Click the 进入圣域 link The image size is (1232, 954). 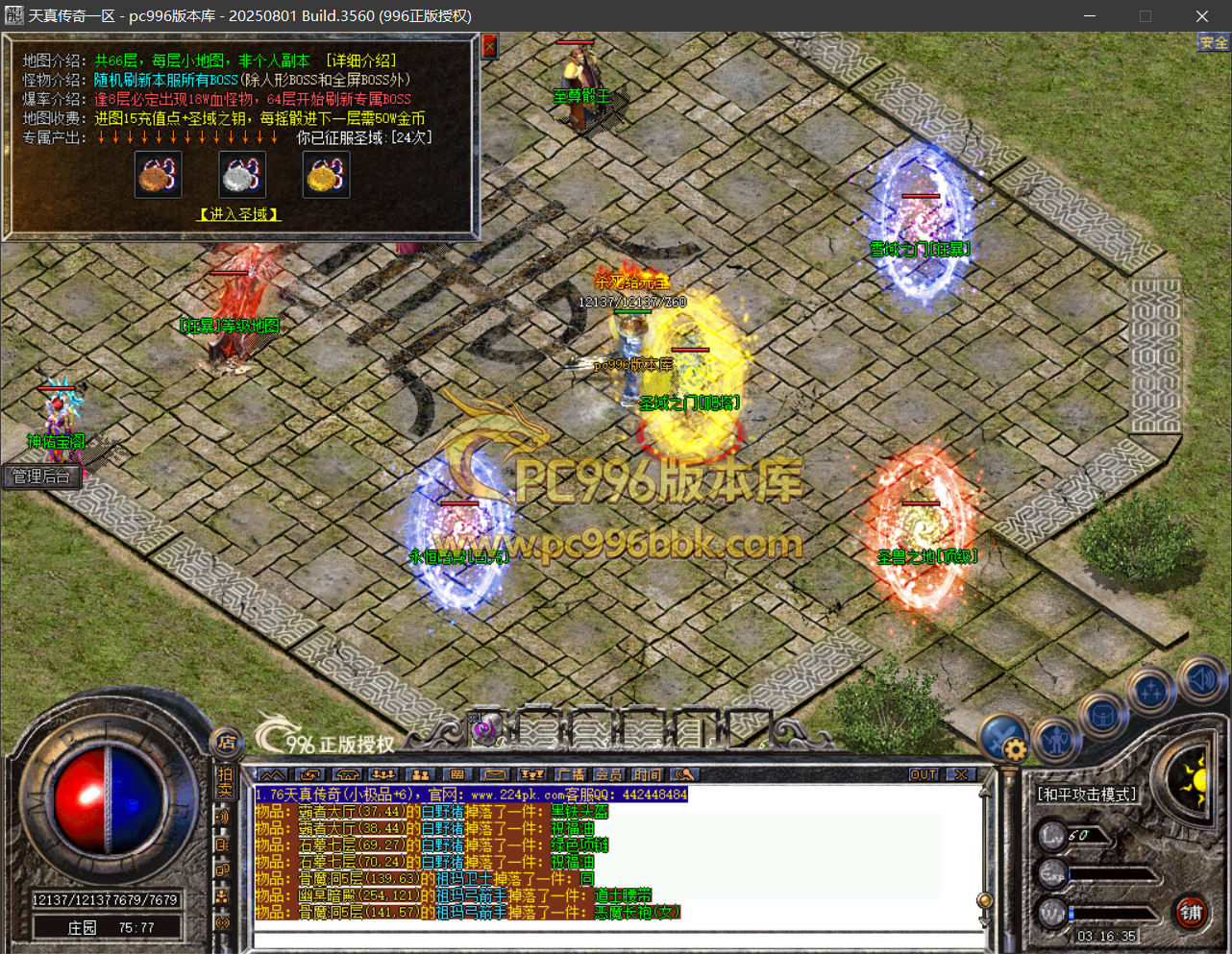click(238, 214)
